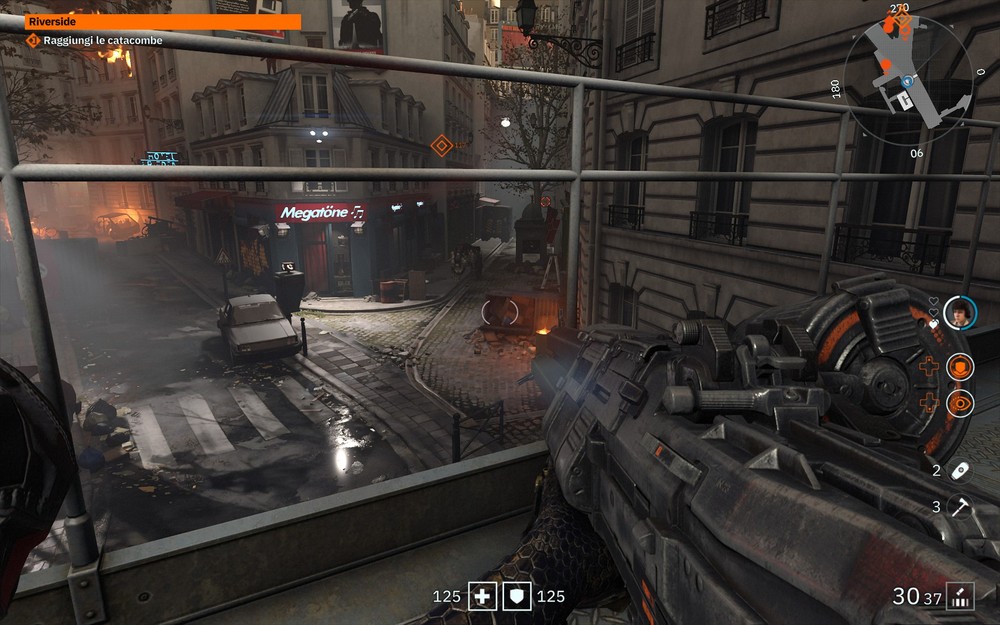
Task: Click the weapon ammo type icon
Action: point(961,596)
